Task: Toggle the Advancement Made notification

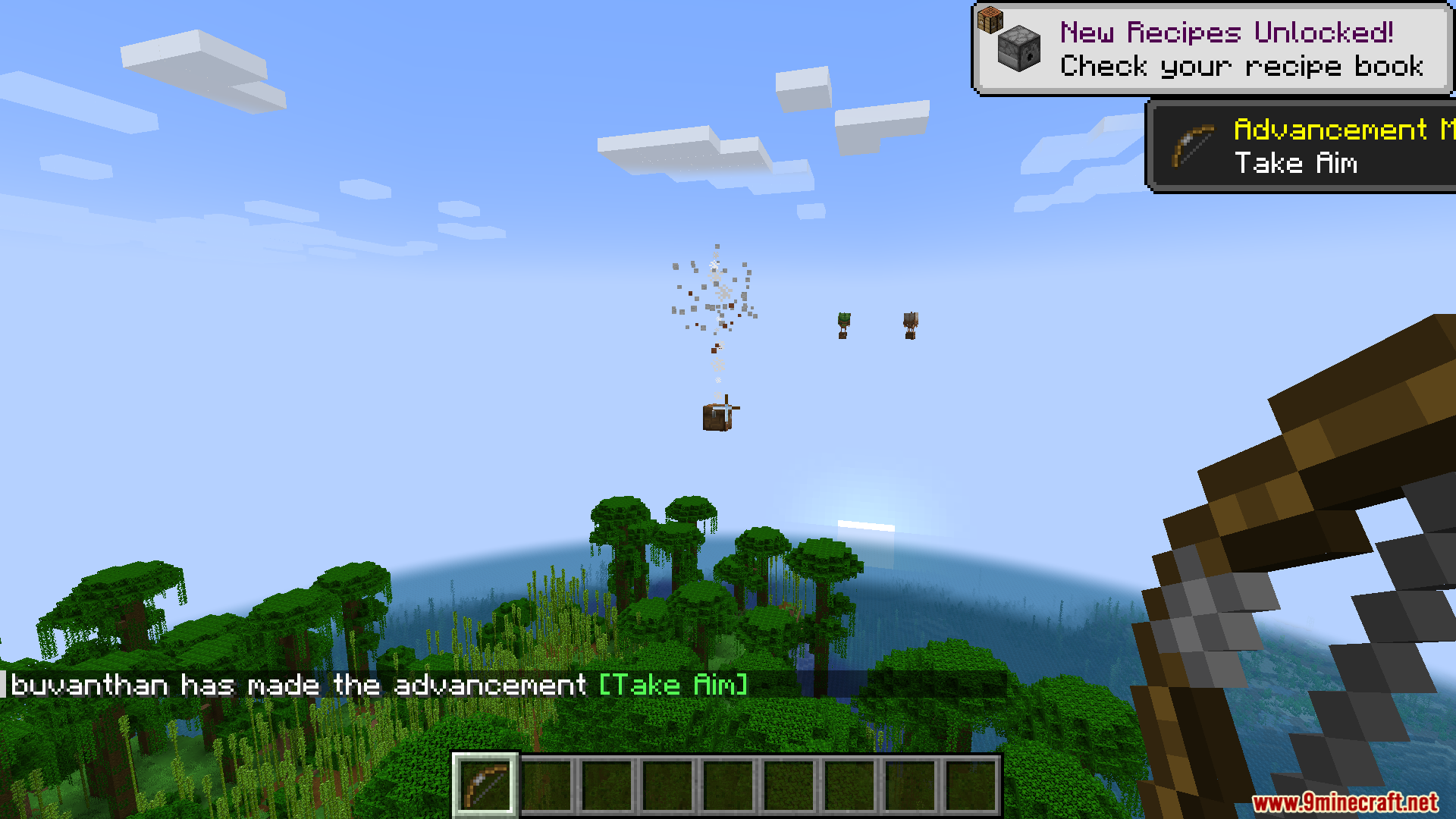Action: pyautogui.click(x=1301, y=144)
